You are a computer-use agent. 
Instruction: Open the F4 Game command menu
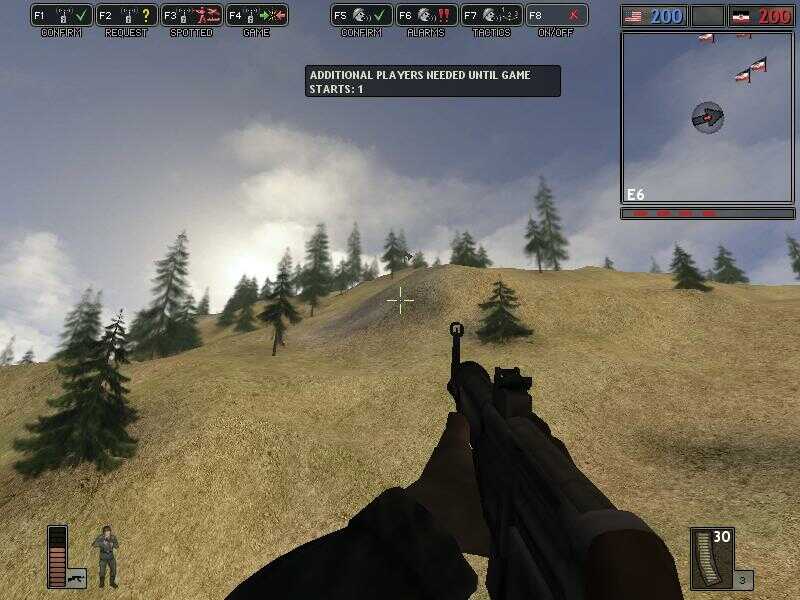(x=257, y=16)
